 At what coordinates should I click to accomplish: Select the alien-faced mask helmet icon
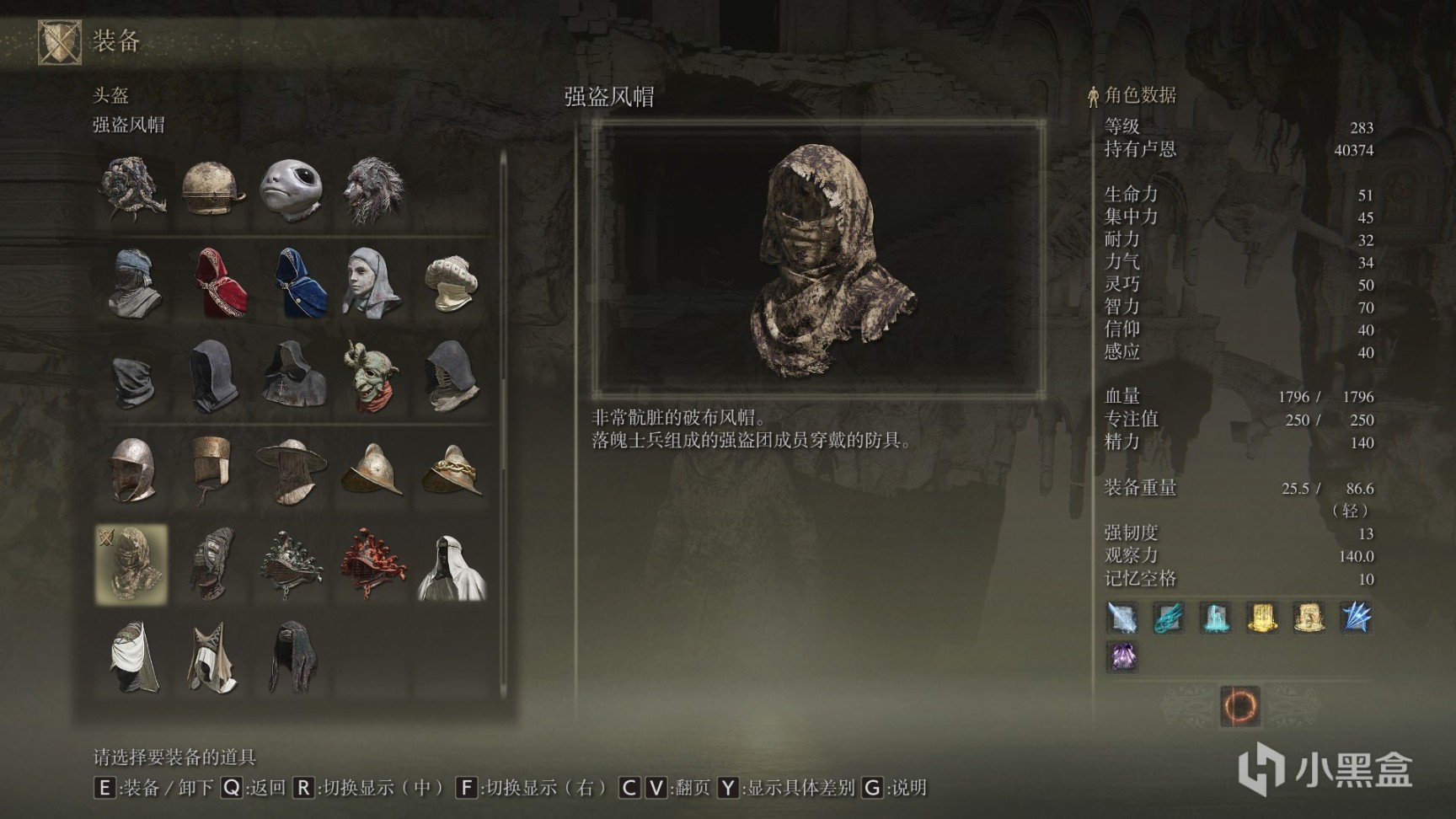[x=290, y=190]
